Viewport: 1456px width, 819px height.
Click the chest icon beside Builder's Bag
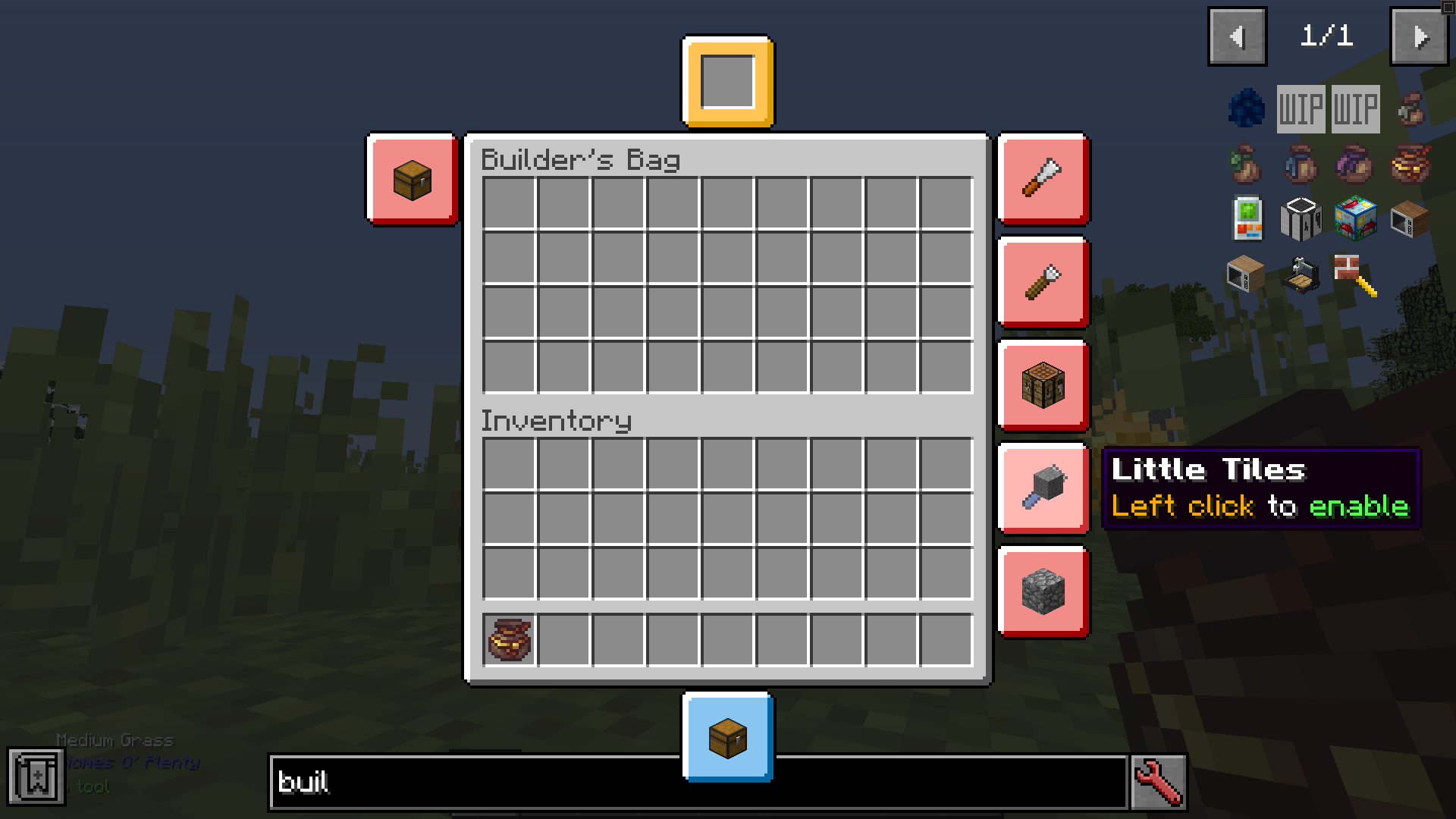412,179
